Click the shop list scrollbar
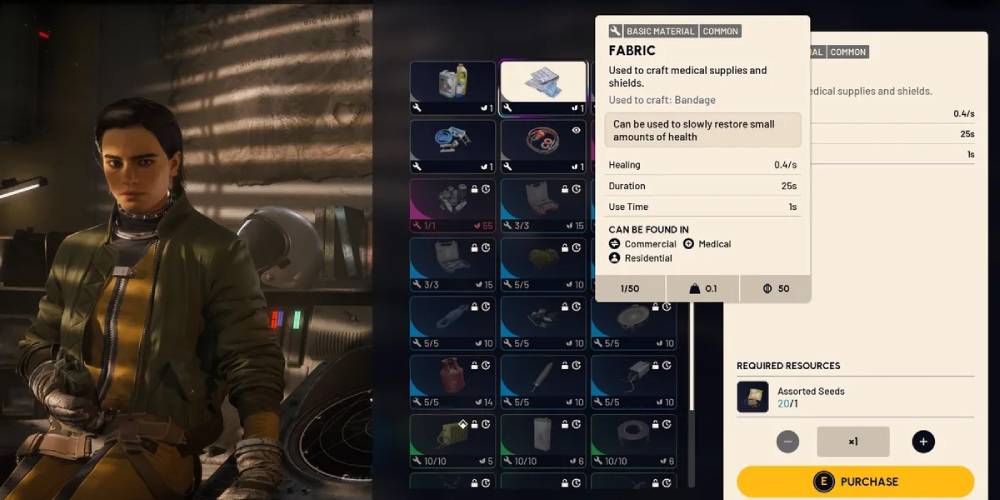This screenshot has width=1000, height=500. coord(690,350)
